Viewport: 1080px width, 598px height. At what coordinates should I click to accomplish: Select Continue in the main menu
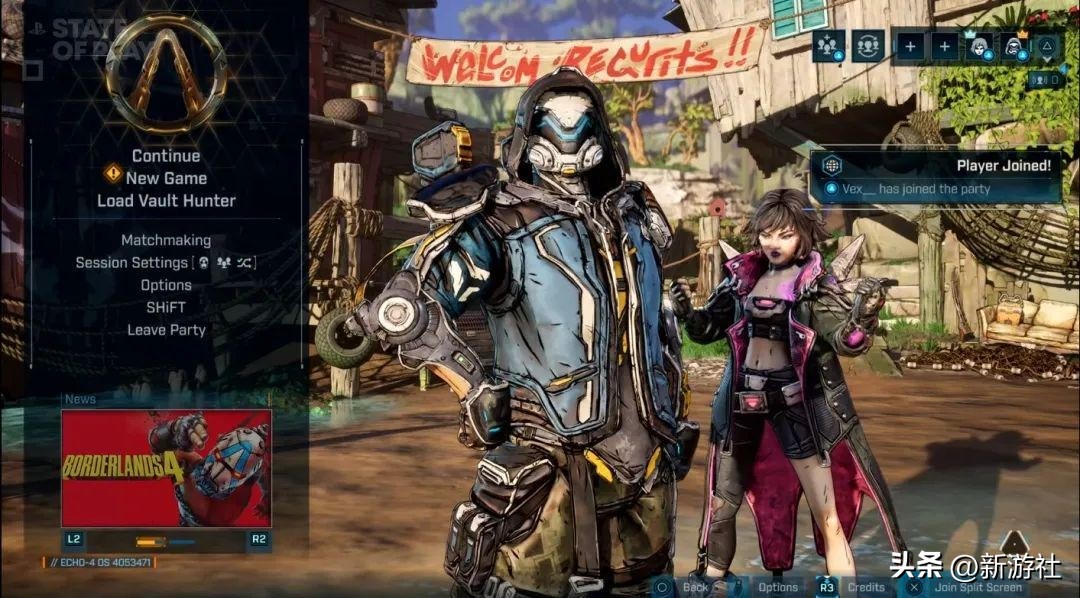166,156
